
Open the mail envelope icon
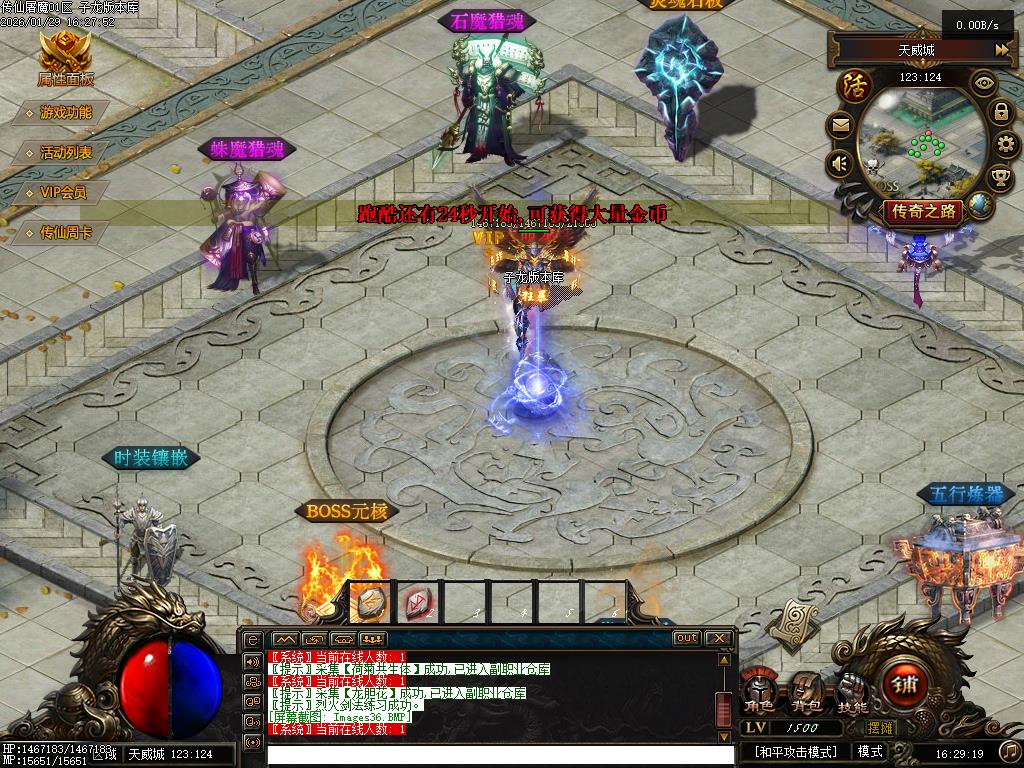840,126
